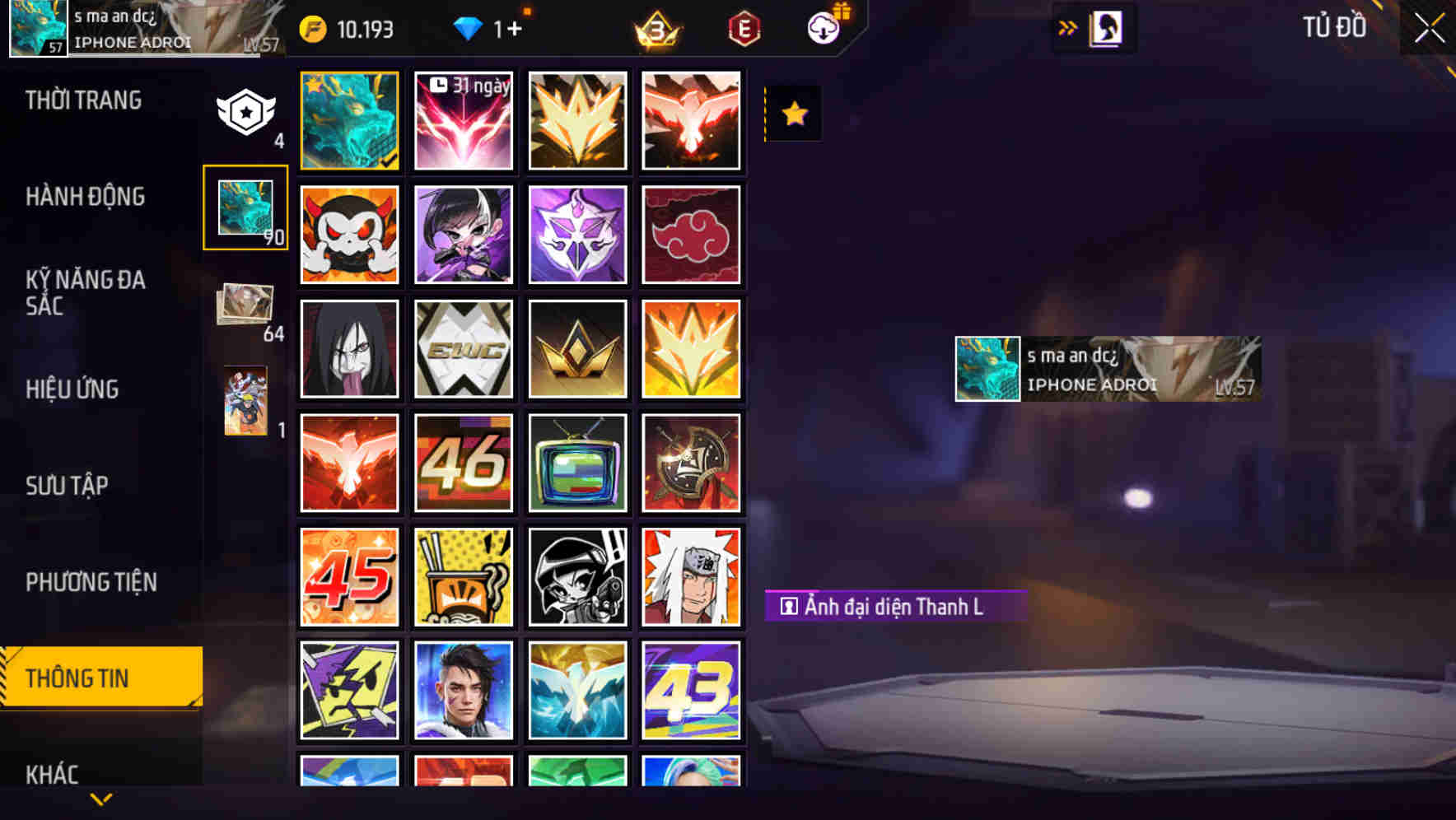Switch to the THỜI TRANG tab

pos(82,100)
